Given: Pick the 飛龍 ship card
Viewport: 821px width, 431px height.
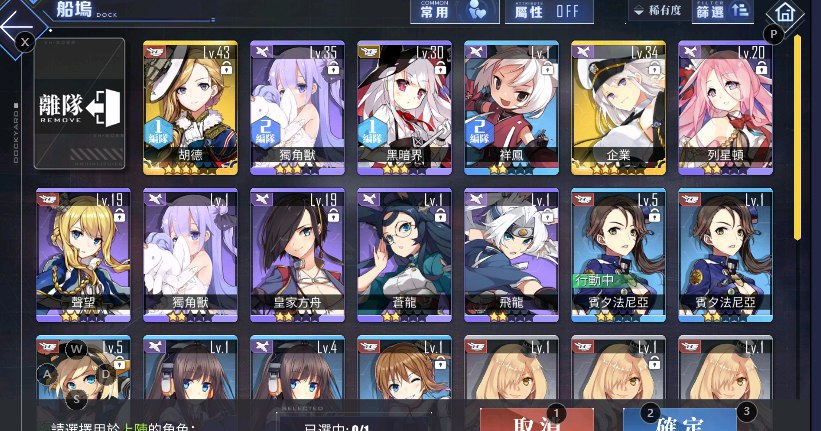Looking at the screenshot, I should click(512, 255).
